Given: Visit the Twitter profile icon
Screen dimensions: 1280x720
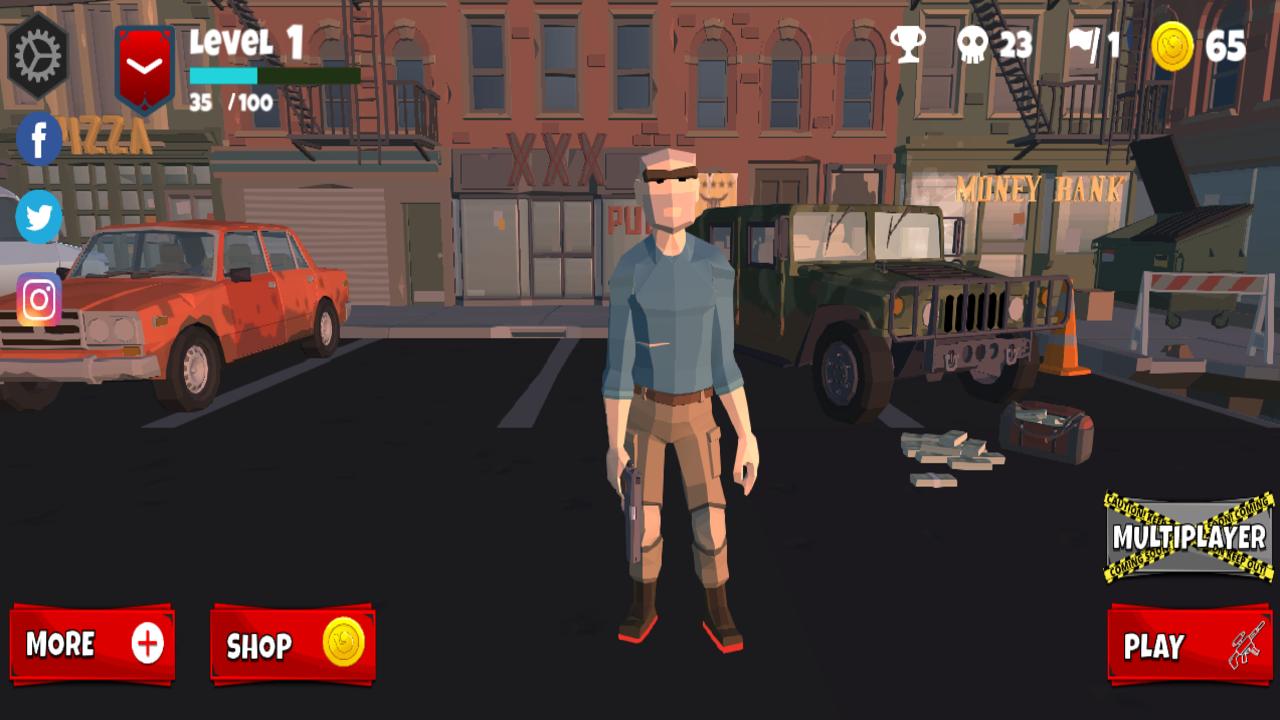Looking at the screenshot, I should [39, 216].
